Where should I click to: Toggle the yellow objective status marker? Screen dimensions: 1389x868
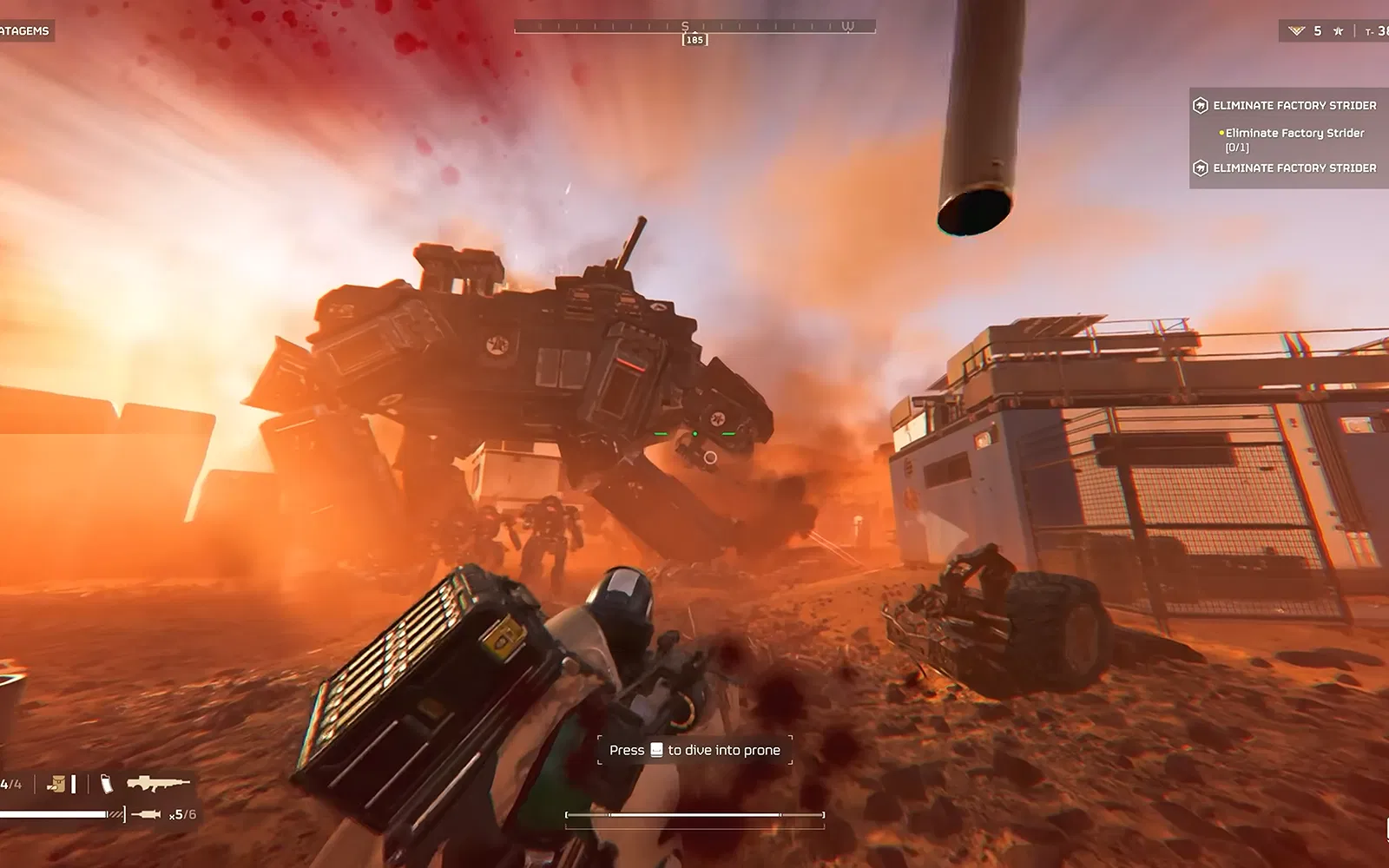tap(1220, 134)
